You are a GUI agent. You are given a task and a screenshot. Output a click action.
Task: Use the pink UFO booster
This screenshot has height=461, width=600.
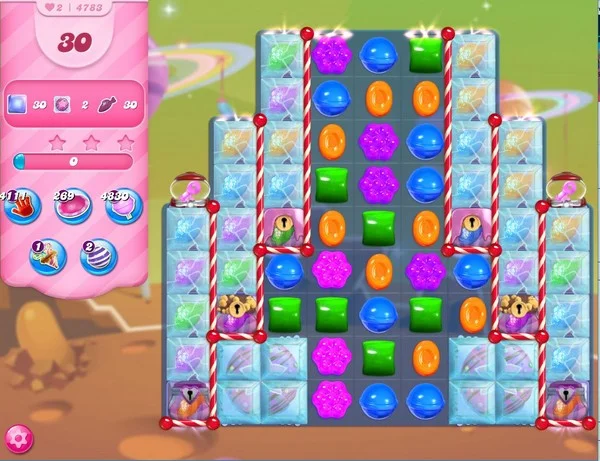pos(72,207)
